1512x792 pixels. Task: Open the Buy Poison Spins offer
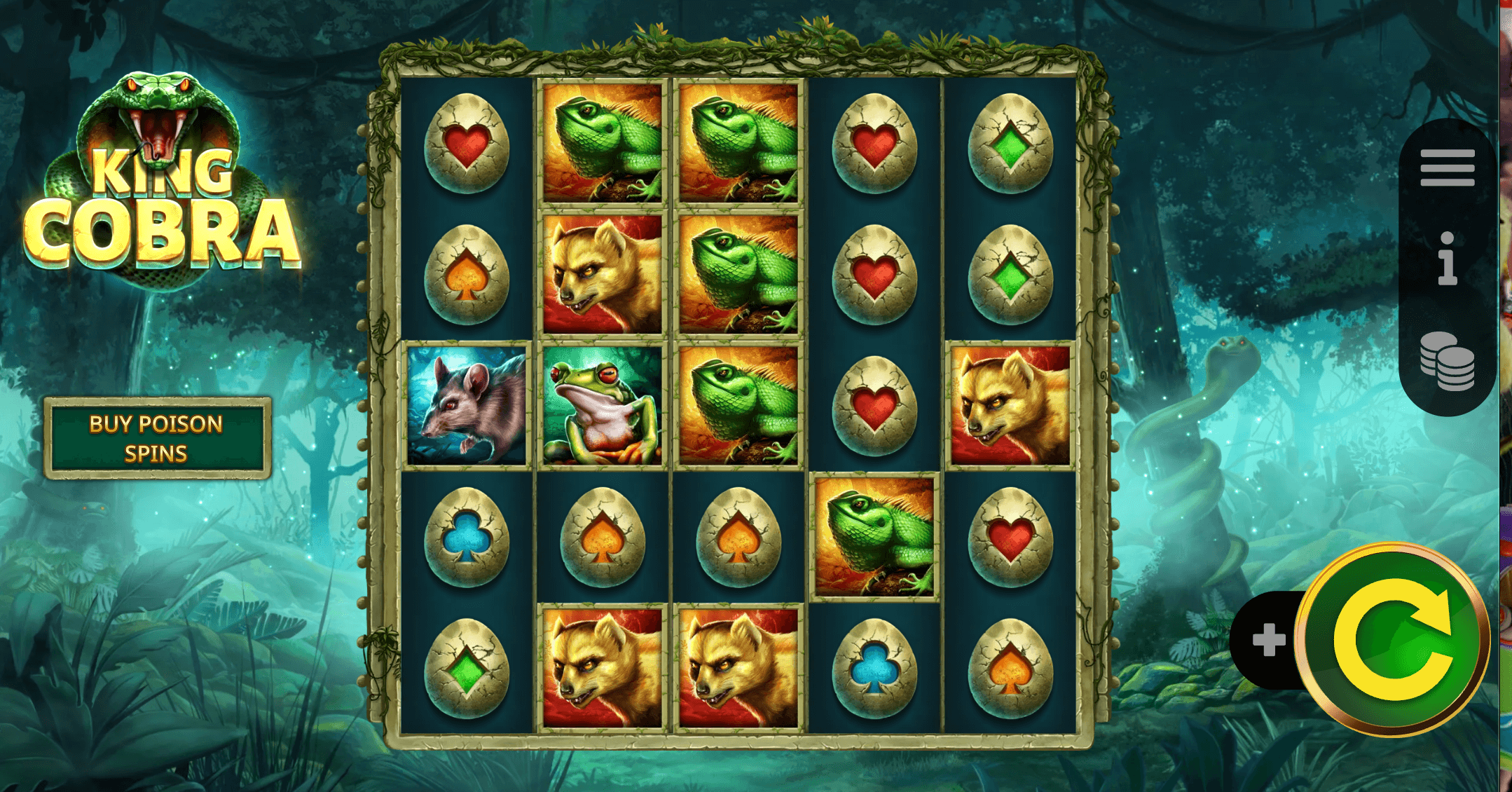coord(157,439)
